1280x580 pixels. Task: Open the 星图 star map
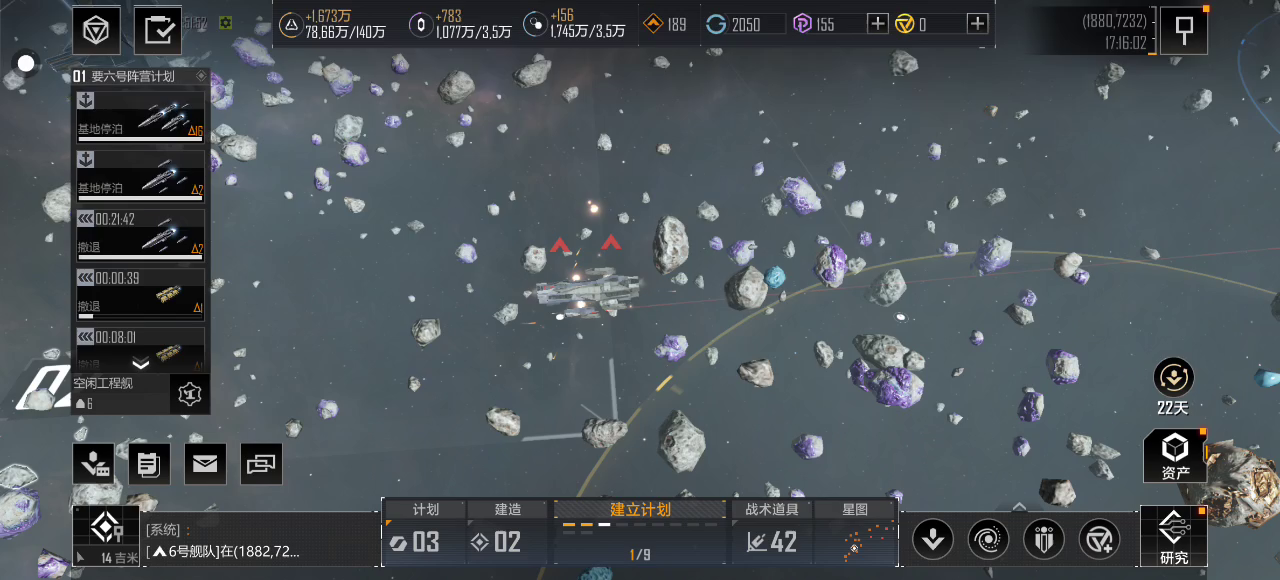[855, 531]
